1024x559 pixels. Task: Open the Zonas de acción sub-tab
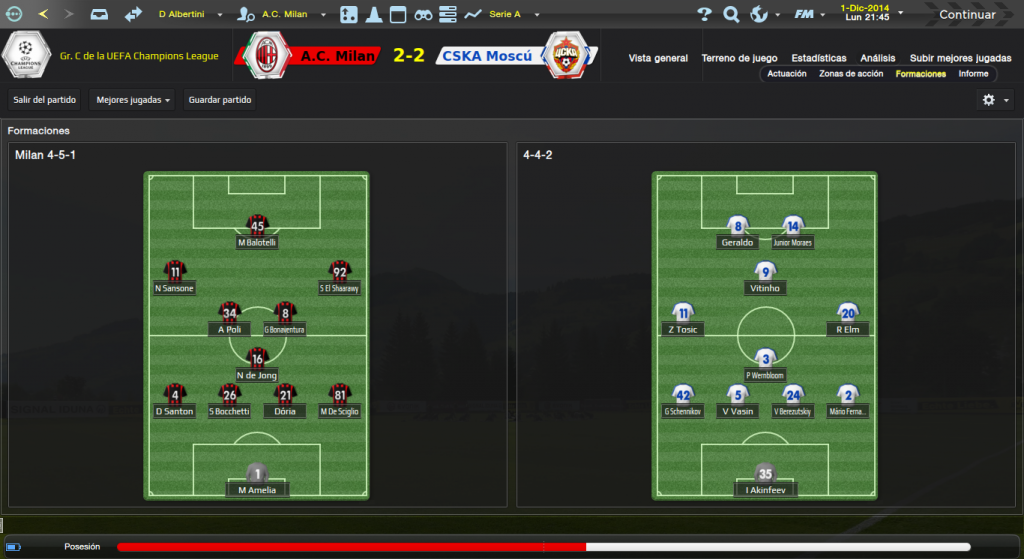tap(851, 74)
